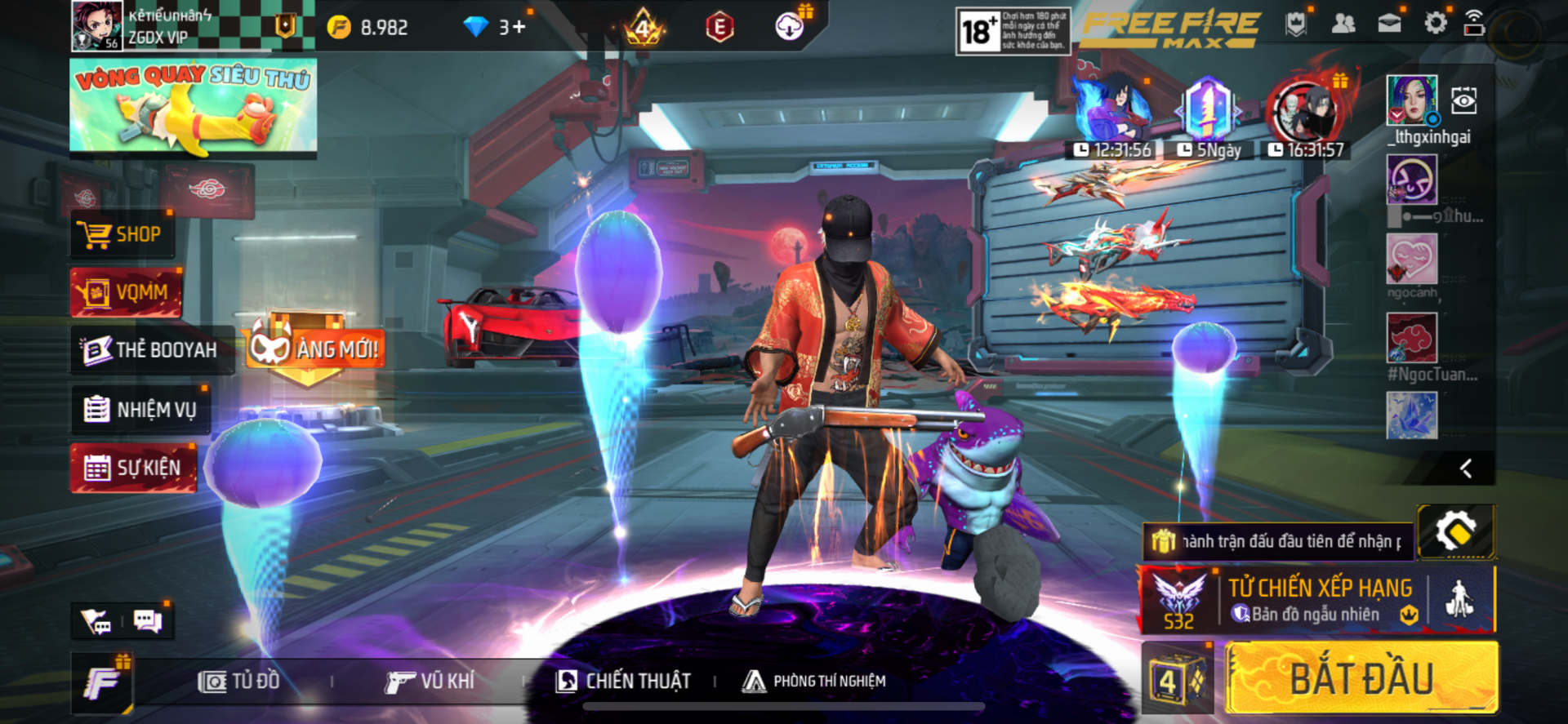Open the SỰ KIỆN events page
Image resolution: width=1568 pixels, height=724 pixels.
(133, 468)
